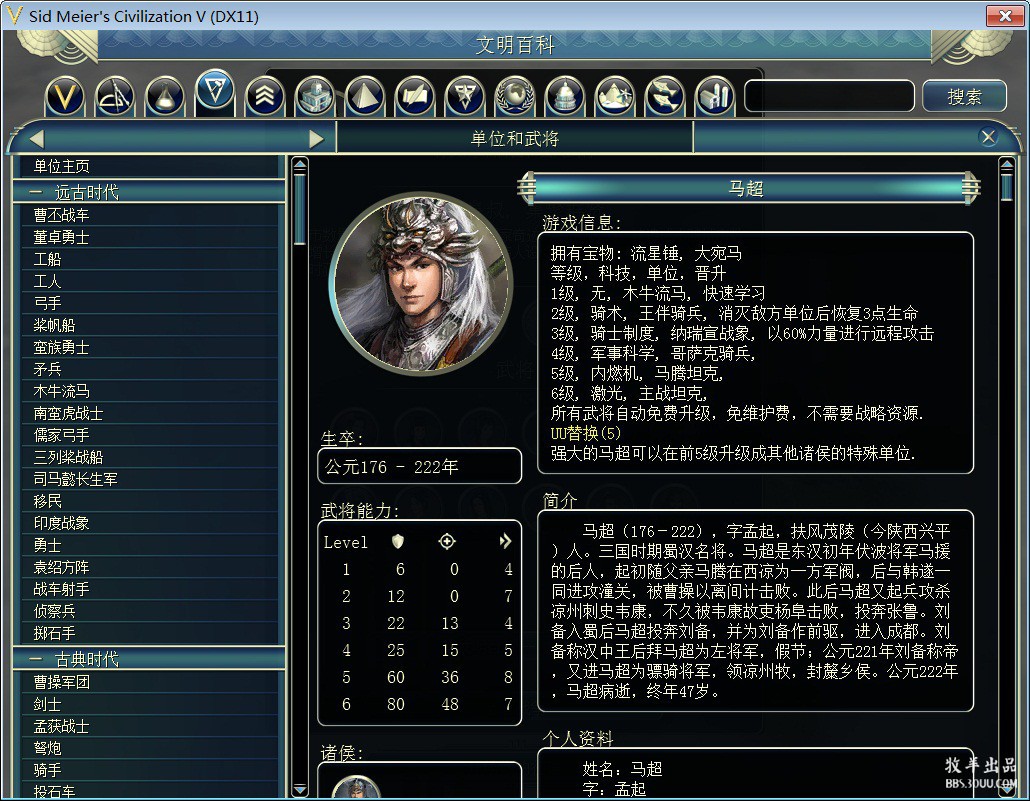Open the 曹操军团 unit entry

(62, 682)
